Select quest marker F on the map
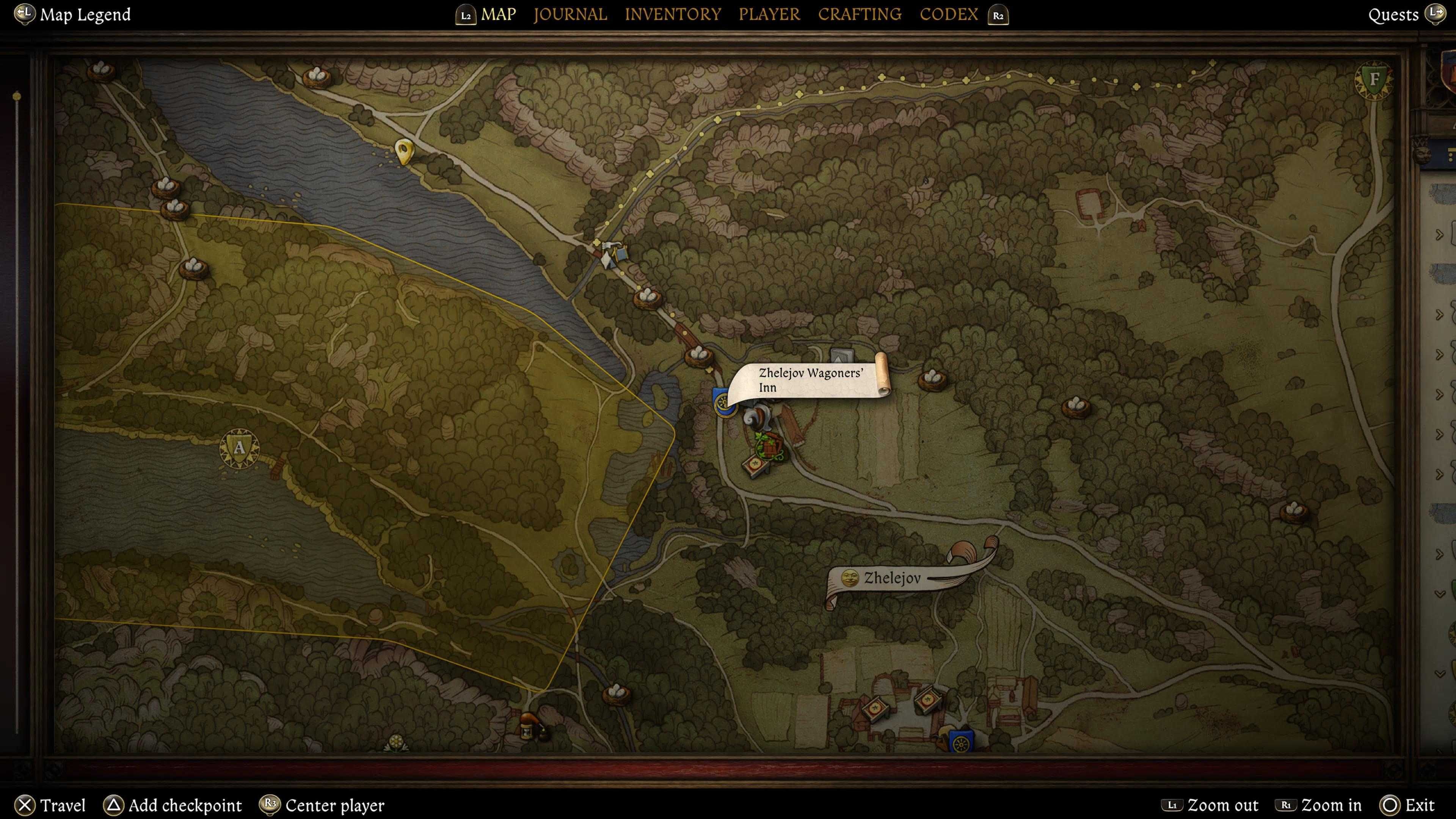The width and height of the screenshot is (1456, 819). point(1374,79)
